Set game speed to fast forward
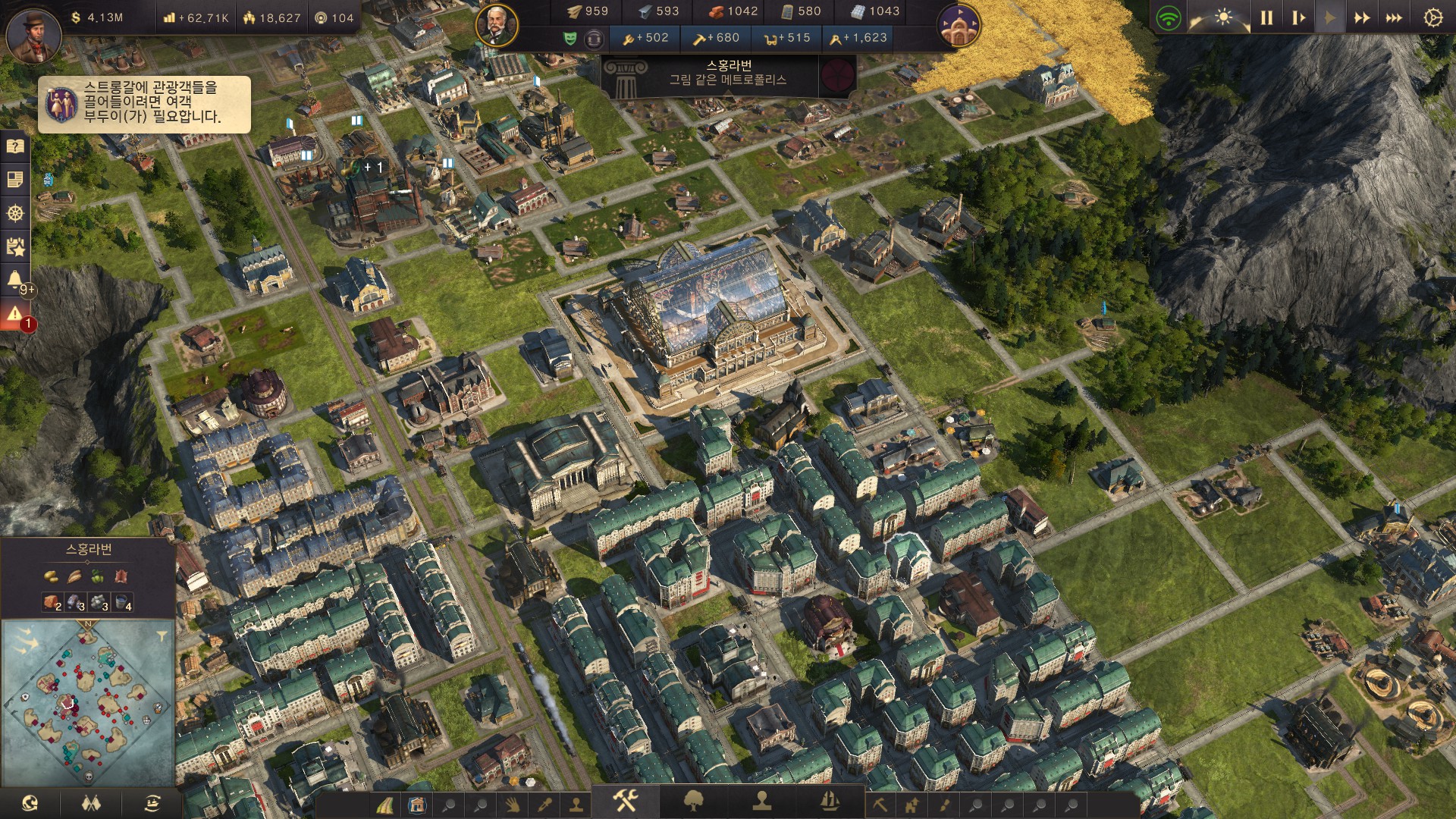Image resolution: width=1456 pixels, height=819 pixels. (x=1362, y=17)
